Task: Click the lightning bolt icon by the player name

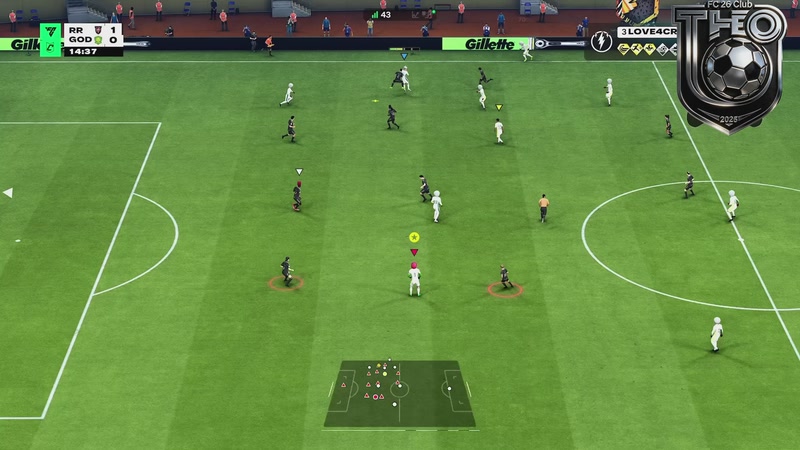Action: [601, 41]
